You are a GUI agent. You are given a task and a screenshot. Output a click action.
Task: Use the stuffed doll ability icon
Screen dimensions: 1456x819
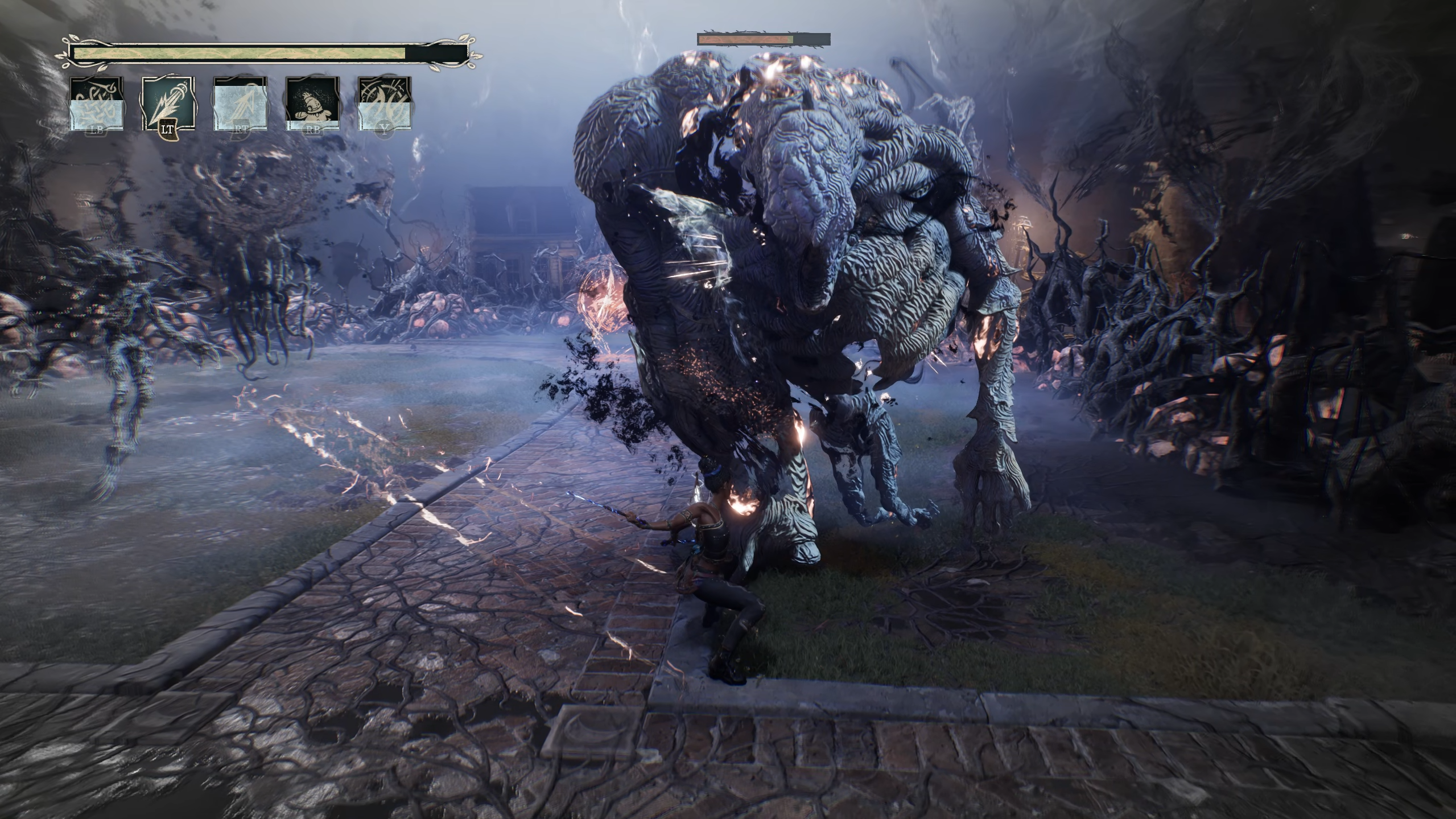[312, 104]
